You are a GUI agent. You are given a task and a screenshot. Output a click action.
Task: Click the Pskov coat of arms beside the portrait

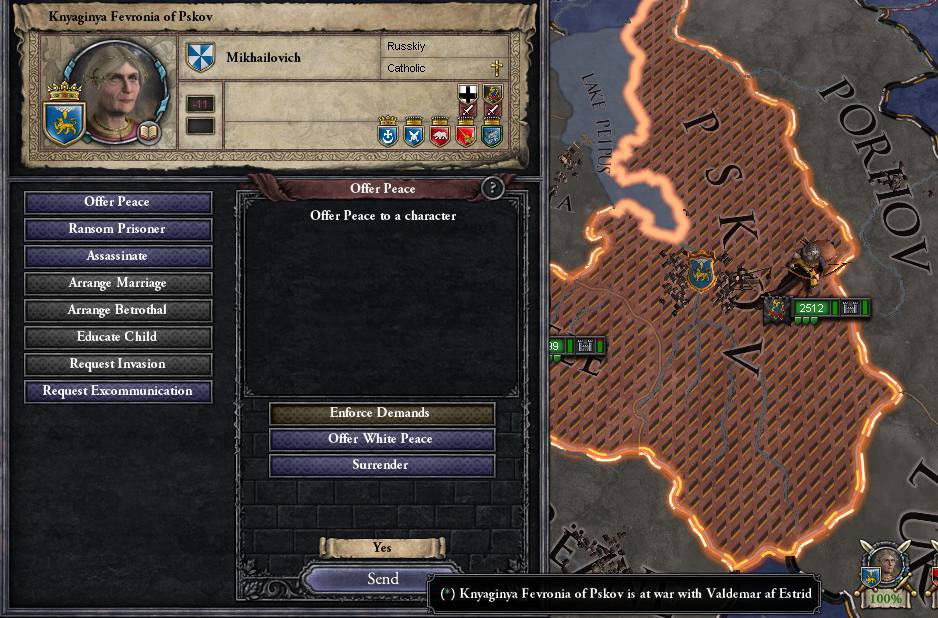pos(65,115)
